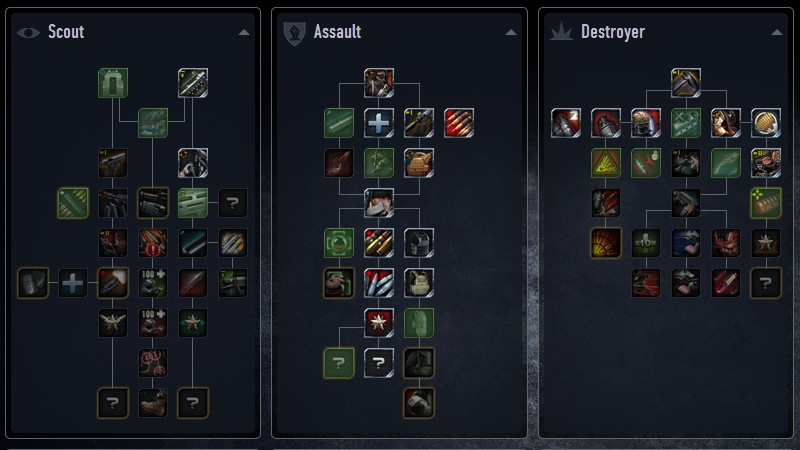
Task: Select the green question mark skill in Assault
Action: pyautogui.click(x=339, y=363)
